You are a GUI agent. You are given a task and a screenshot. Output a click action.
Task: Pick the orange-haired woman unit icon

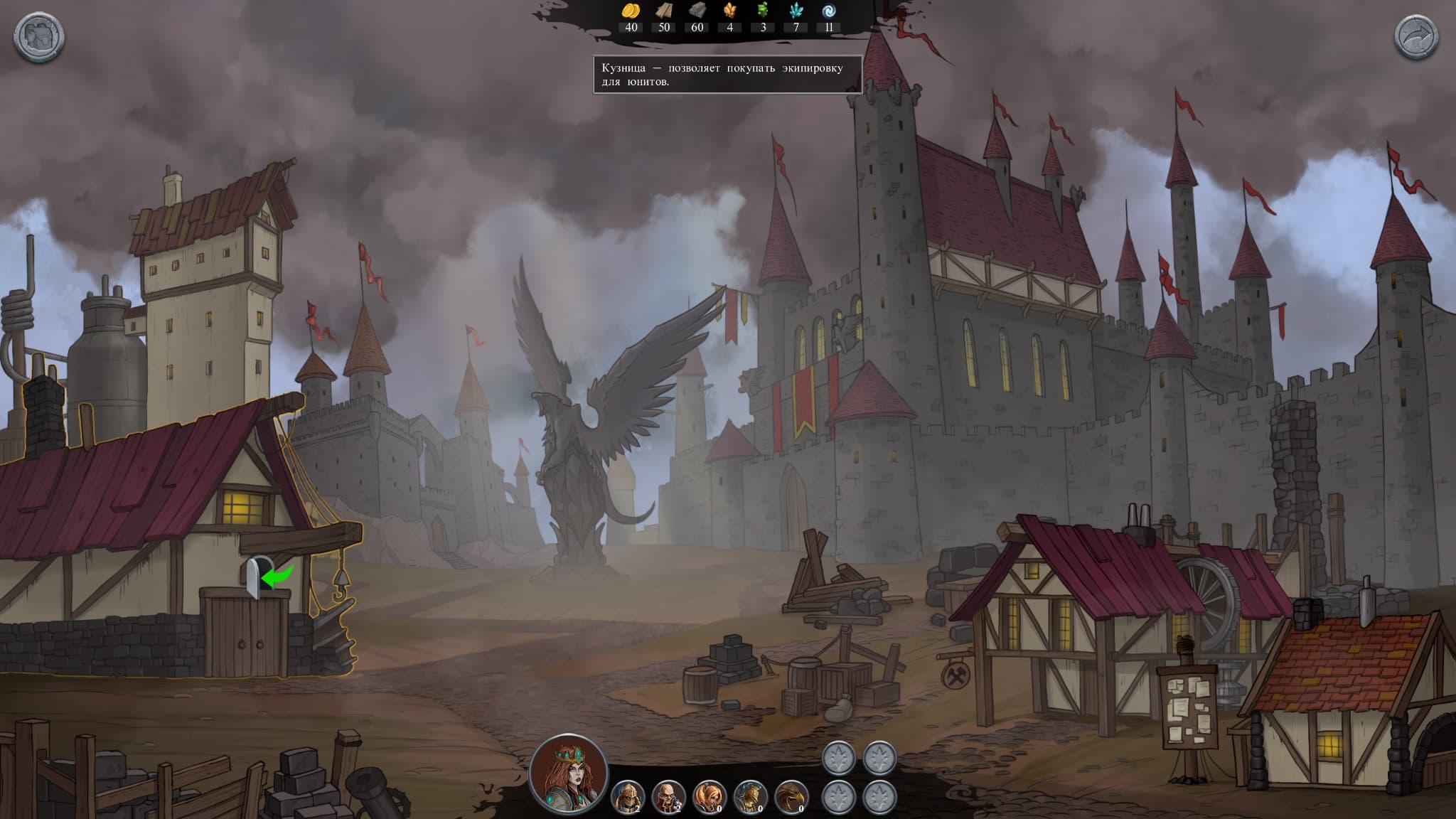[709, 796]
